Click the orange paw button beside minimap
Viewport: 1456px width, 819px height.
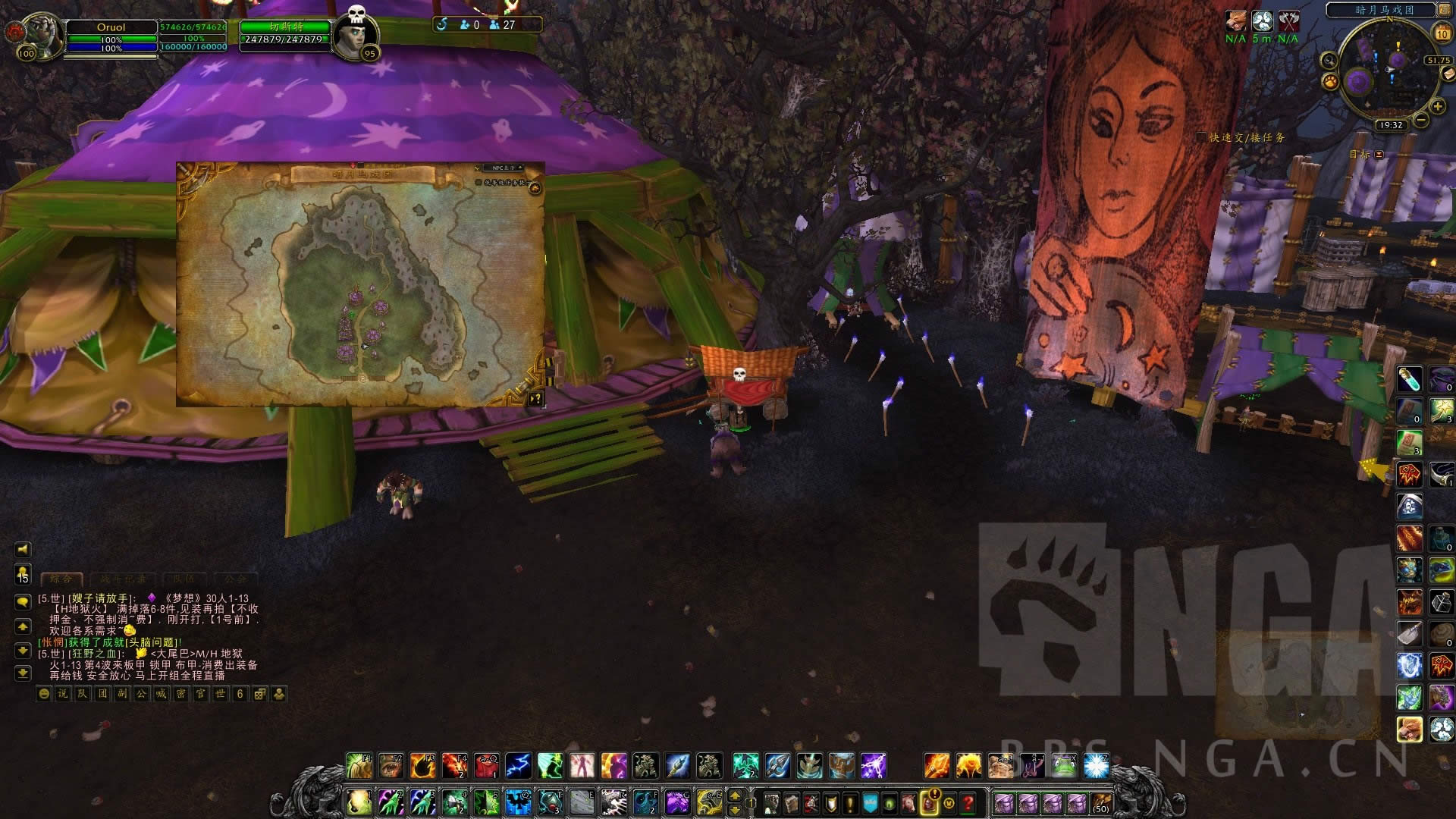pos(1330,80)
